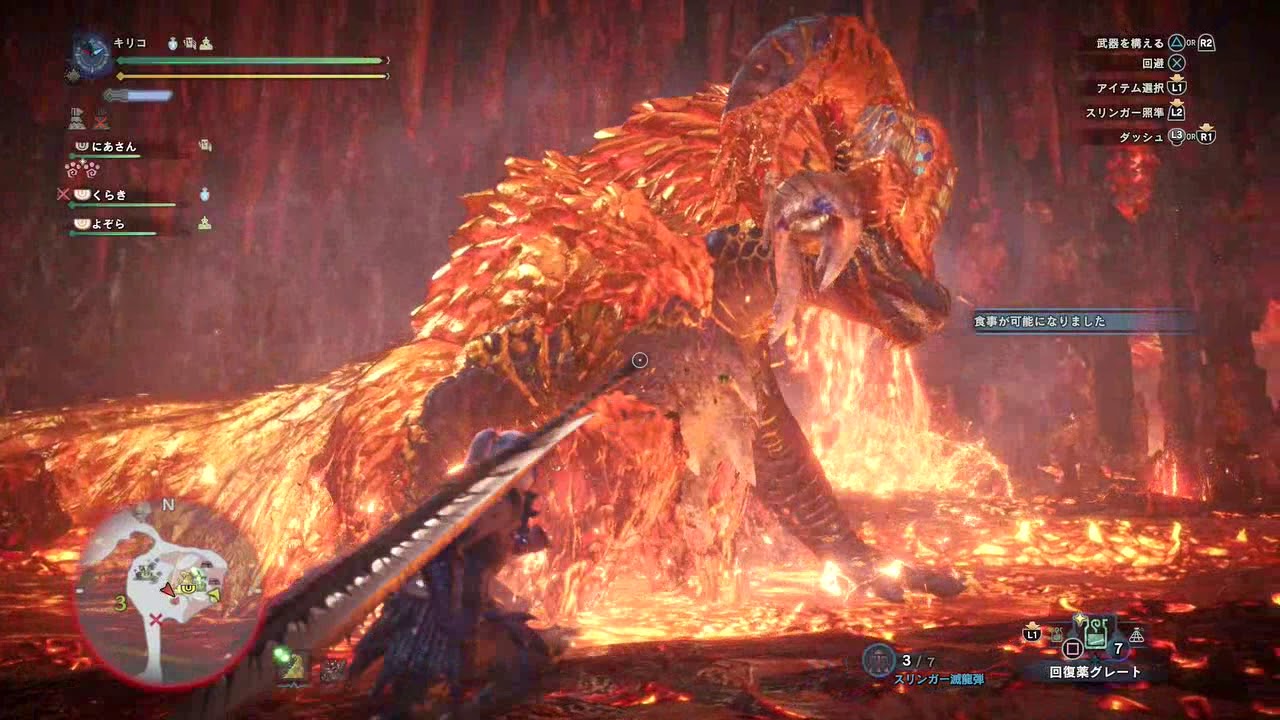Click the 食事が可能になりました notification

[1082, 321]
